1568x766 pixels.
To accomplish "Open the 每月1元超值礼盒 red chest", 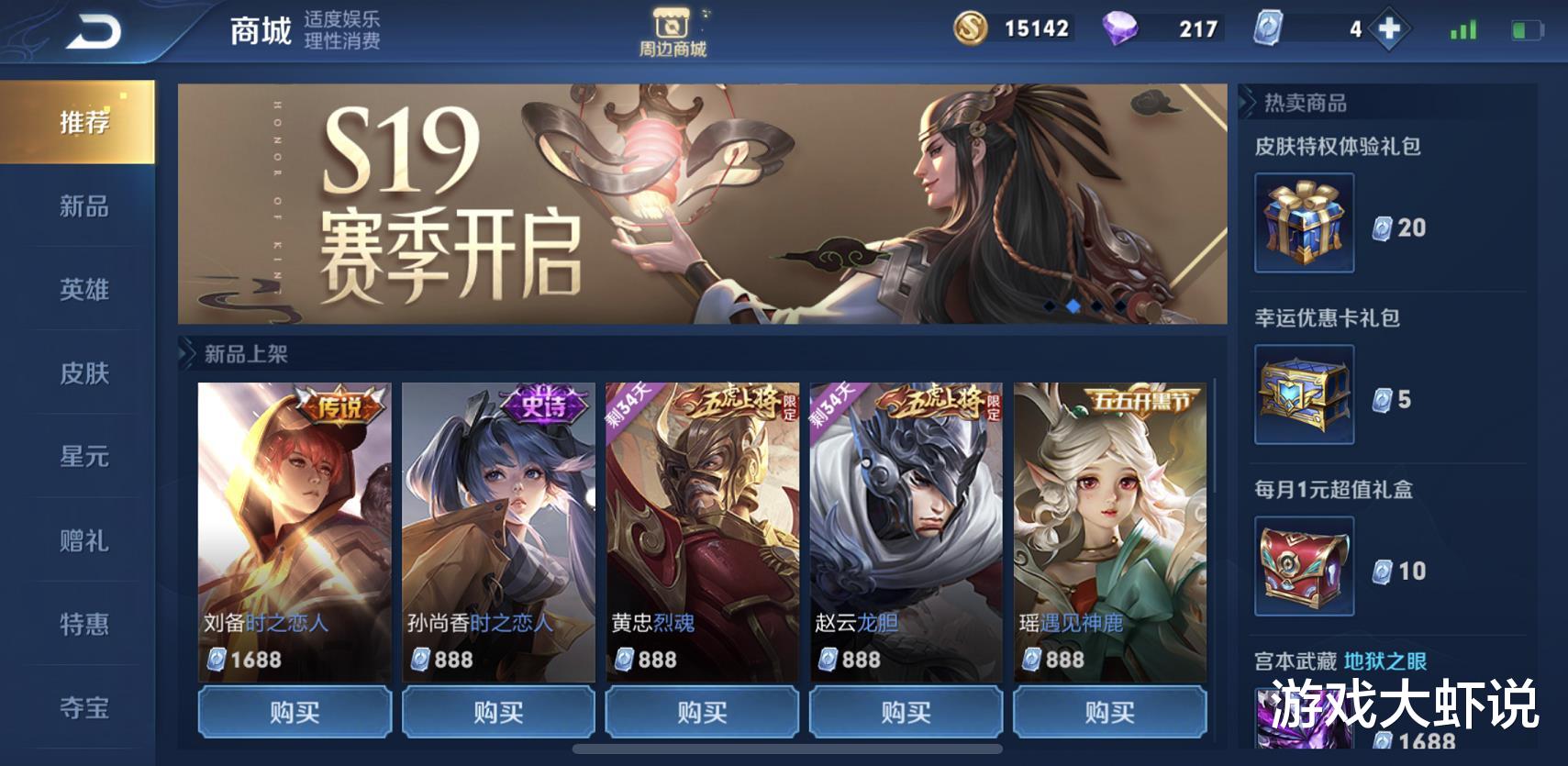I will pos(1303,566).
